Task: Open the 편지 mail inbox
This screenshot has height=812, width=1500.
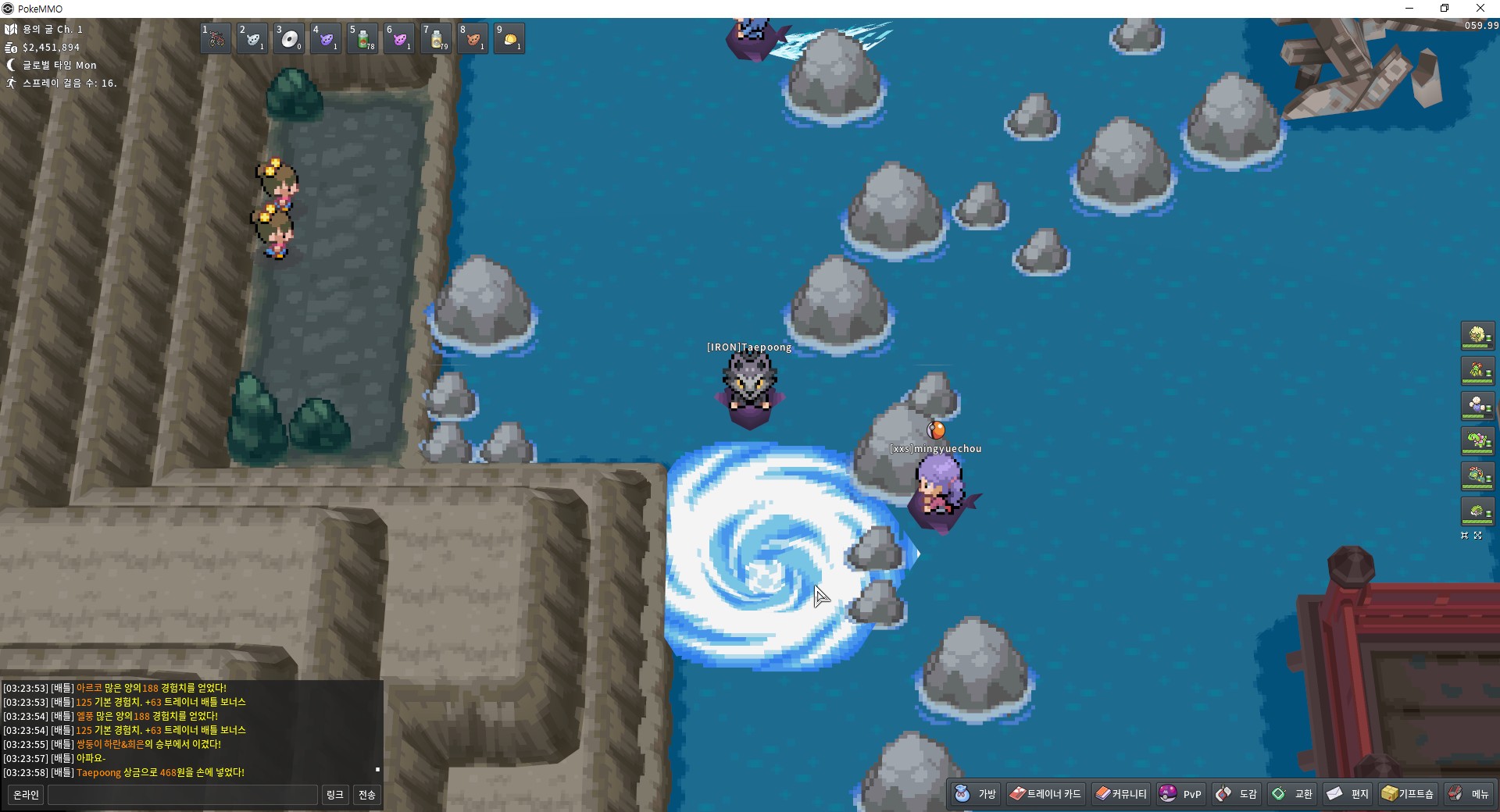Action: coord(1348,794)
